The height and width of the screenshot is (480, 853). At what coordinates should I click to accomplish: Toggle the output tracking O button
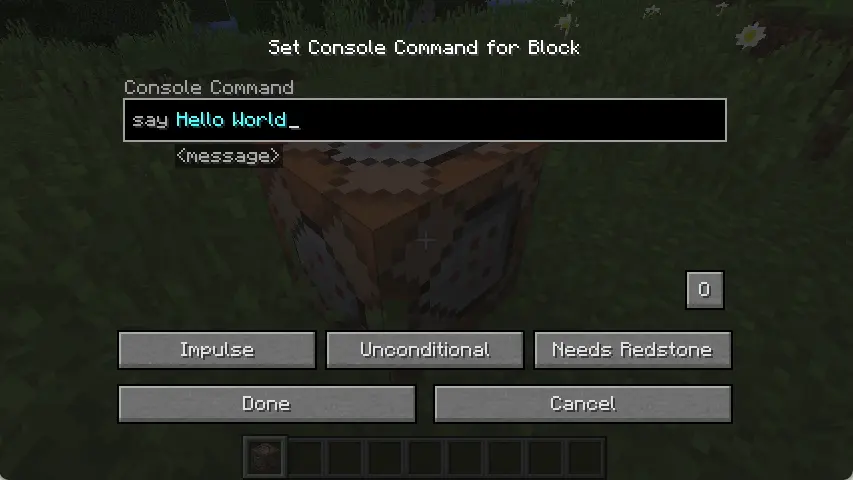704,290
